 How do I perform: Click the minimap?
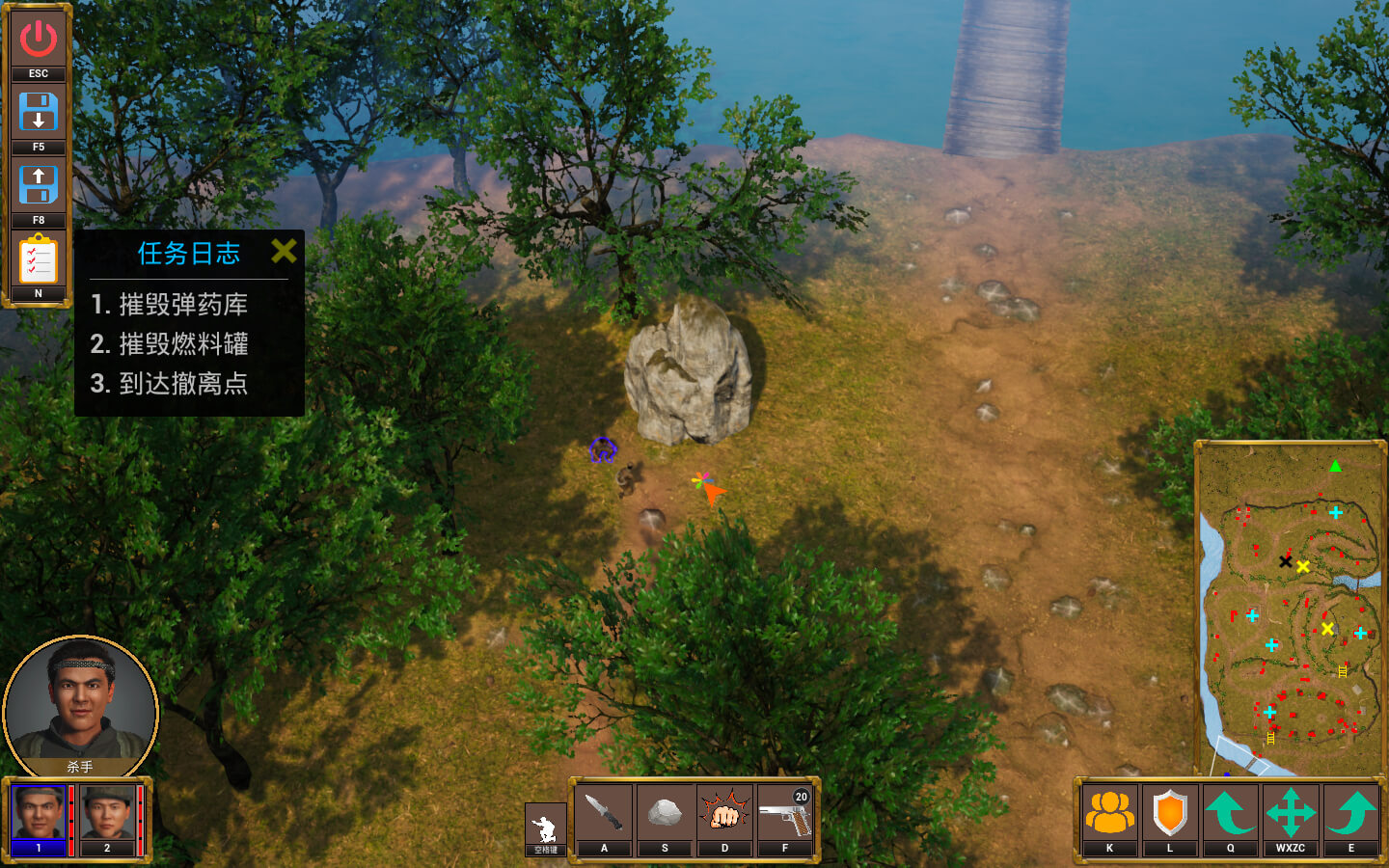[x=1290, y=608]
